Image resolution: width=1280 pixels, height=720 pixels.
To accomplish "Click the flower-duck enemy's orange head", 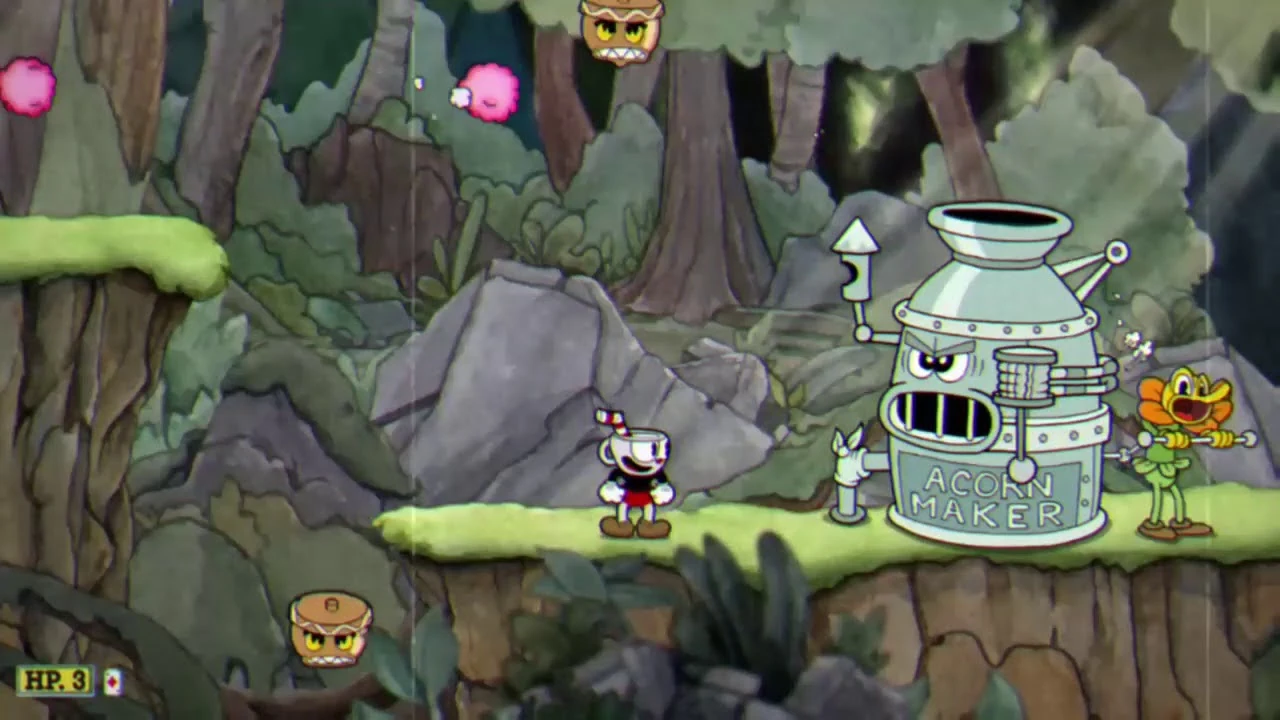I will tap(1190, 395).
